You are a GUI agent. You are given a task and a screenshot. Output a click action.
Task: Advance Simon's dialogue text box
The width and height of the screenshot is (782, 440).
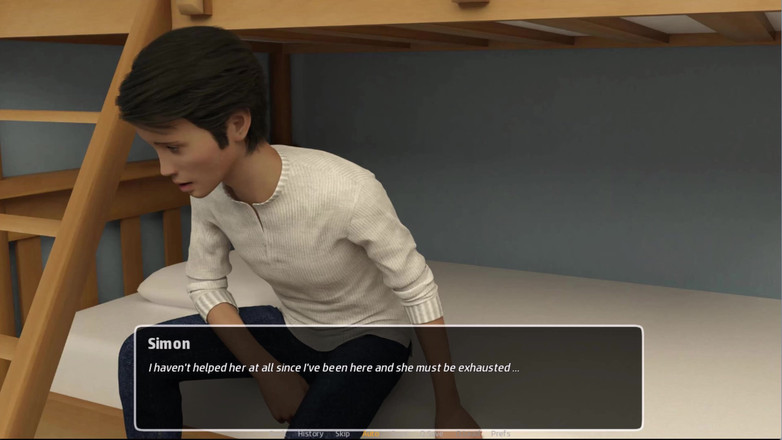click(388, 378)
